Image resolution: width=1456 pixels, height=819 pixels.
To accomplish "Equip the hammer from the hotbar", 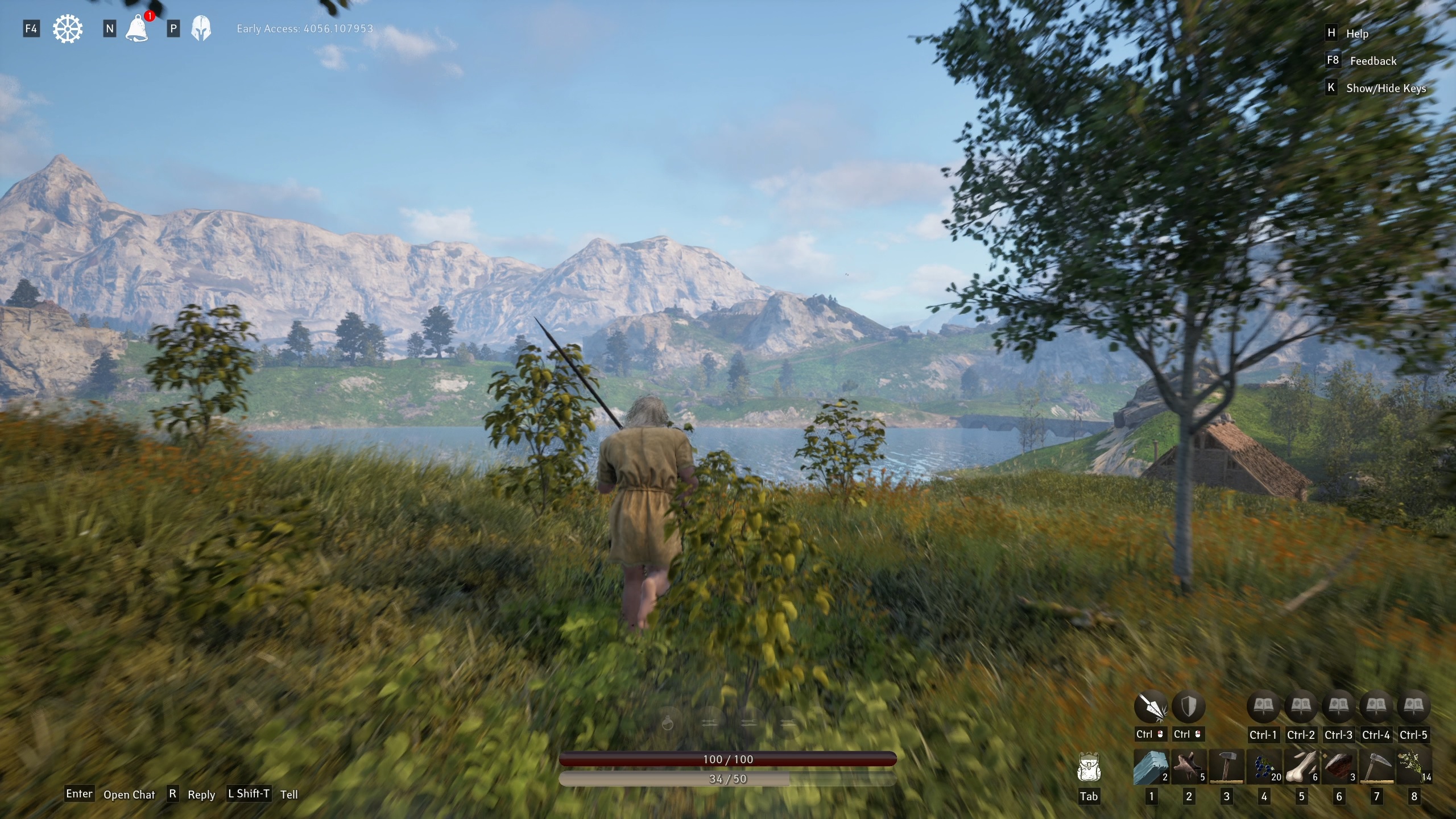I will click(1226, 767).
